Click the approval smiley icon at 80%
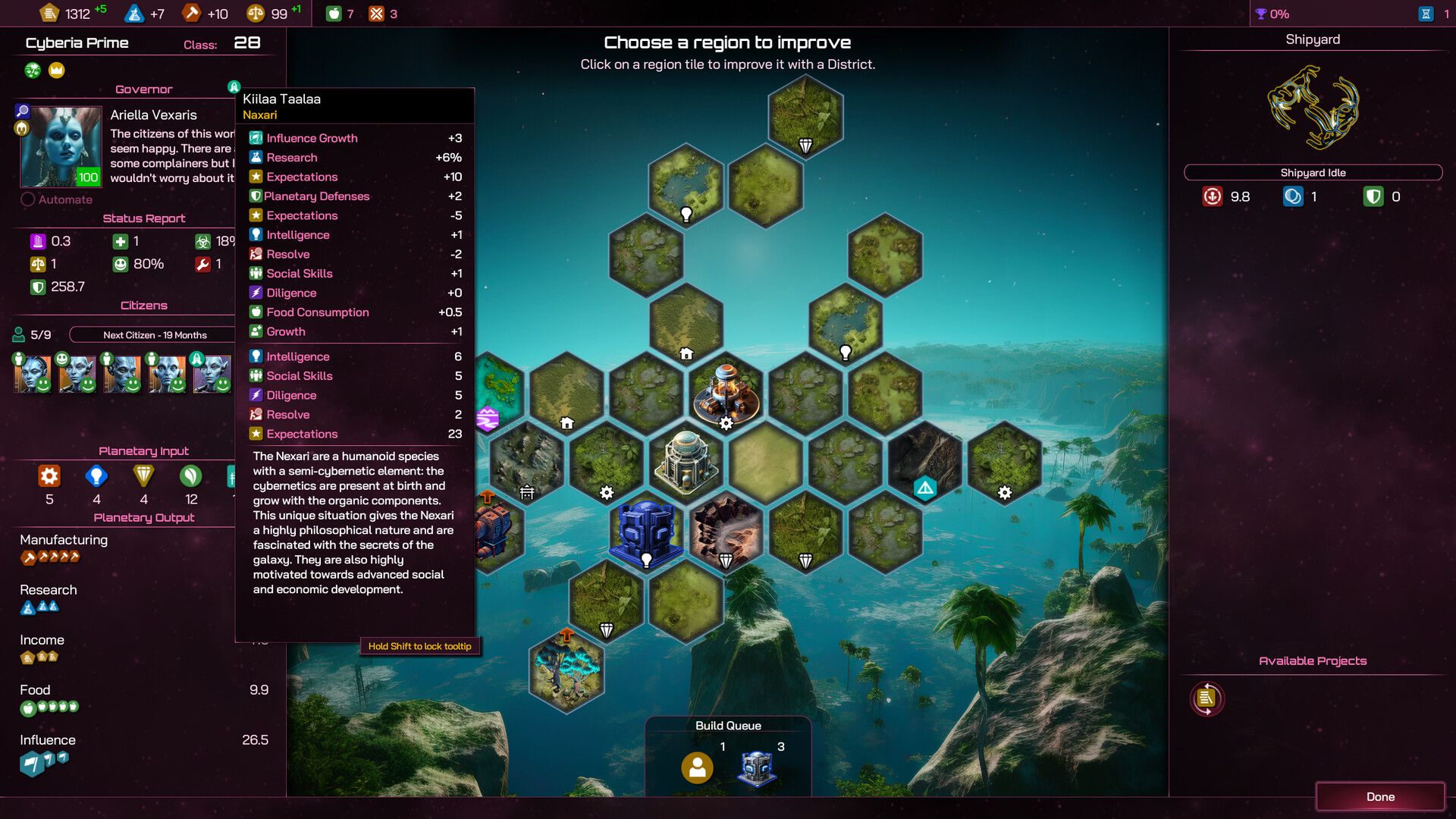The height and width of the screenshot is (819, 1456). pos(121,264)
